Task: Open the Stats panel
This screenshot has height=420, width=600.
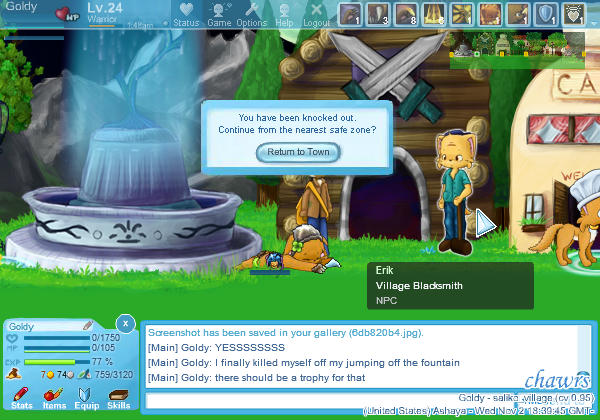Action: coord(21,400)
